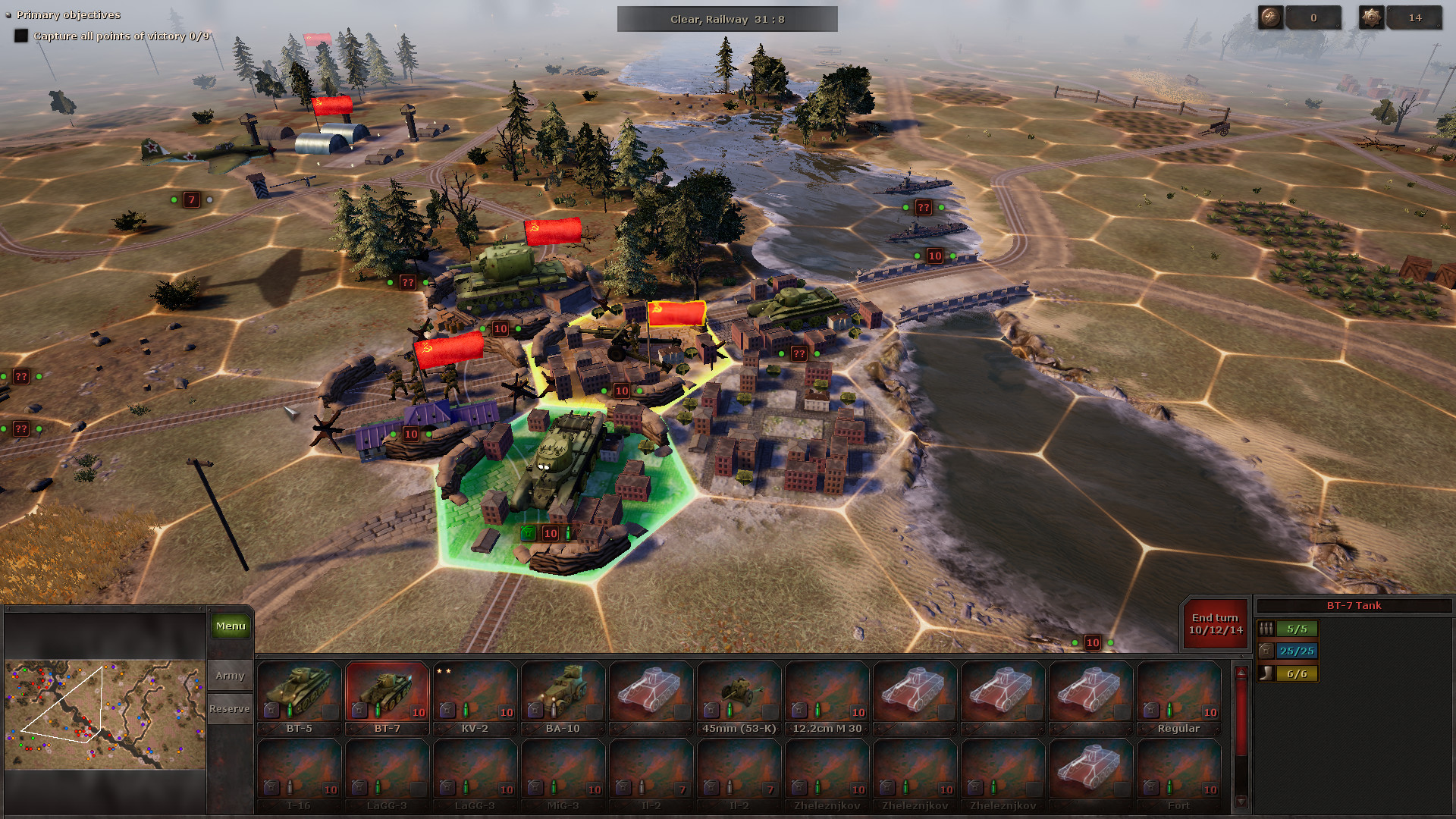Collapse the Primary objectives panel header

68,14
